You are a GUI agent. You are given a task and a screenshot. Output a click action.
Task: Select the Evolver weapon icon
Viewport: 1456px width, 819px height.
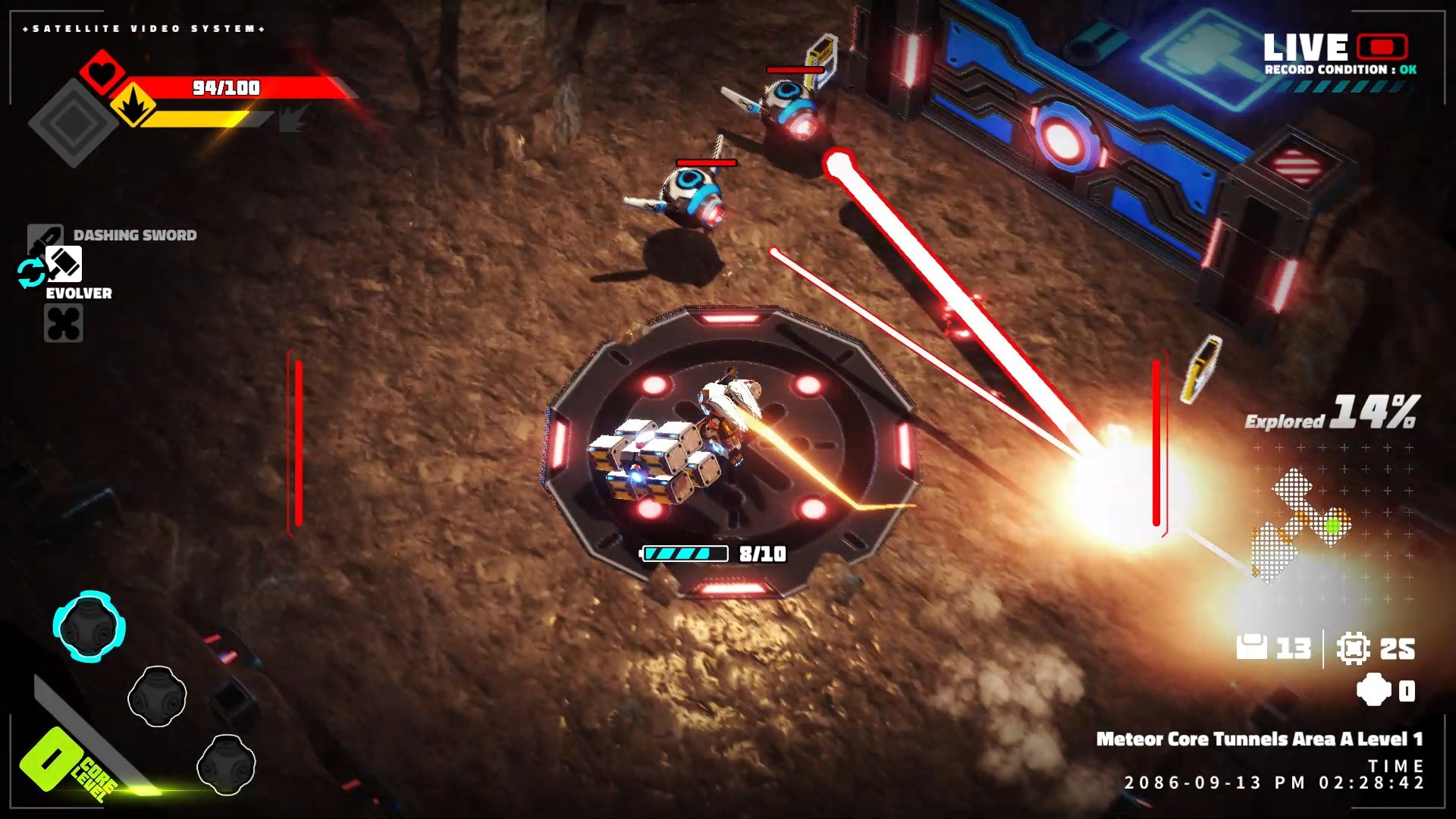click(x=64, y=264)
